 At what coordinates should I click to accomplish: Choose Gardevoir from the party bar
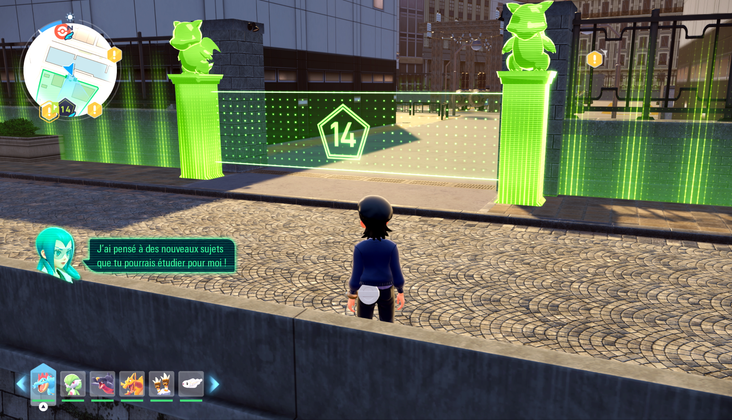72,384
